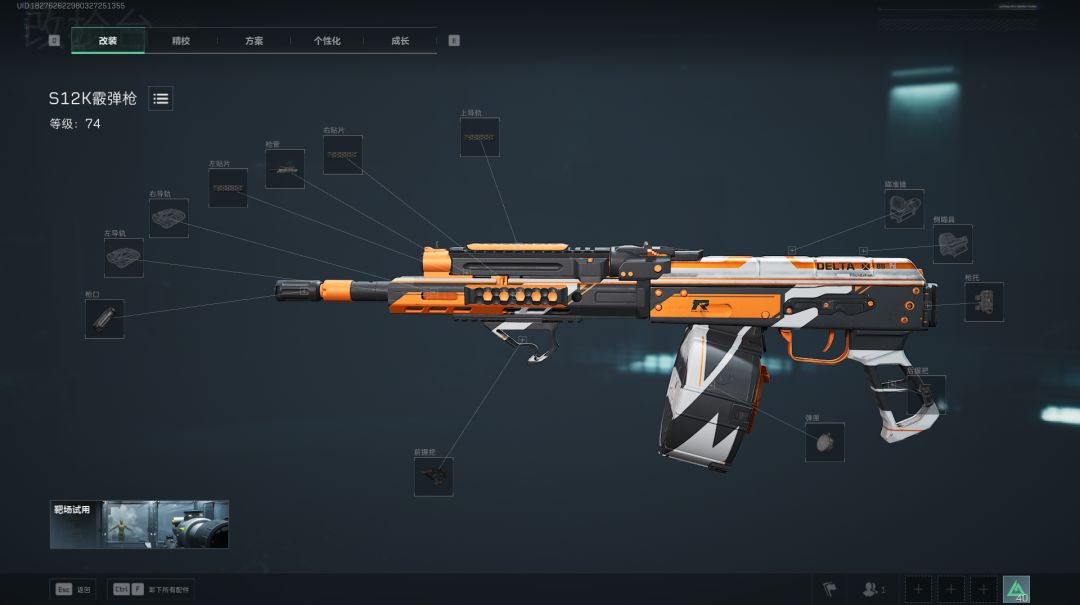The width and height of the screenshot is (1080, 605).
Task: Start the 靶场试用 firing range trial
Action: pos(139,525)
